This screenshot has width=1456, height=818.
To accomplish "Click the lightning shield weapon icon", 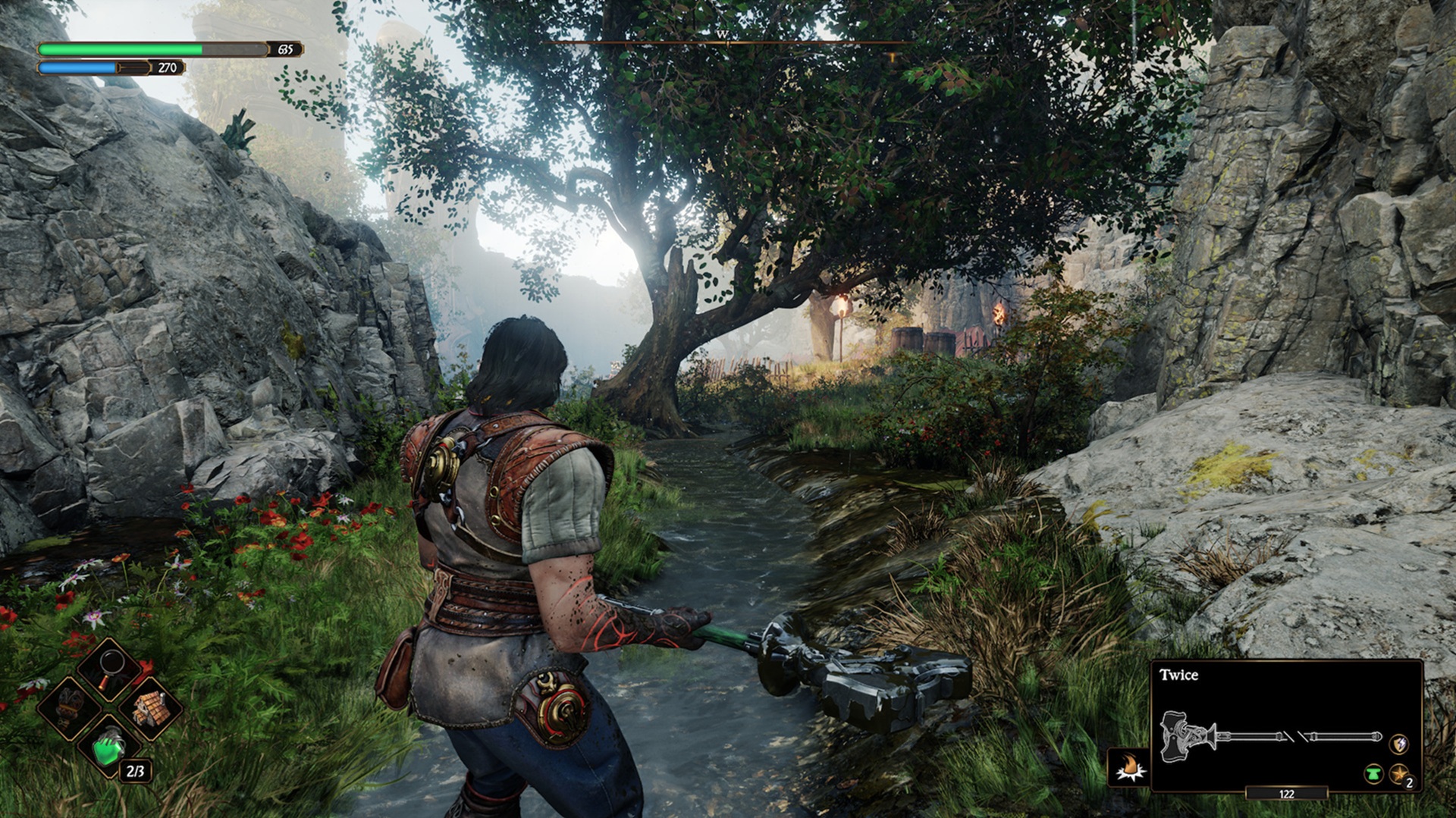I will coord(1398,744).
